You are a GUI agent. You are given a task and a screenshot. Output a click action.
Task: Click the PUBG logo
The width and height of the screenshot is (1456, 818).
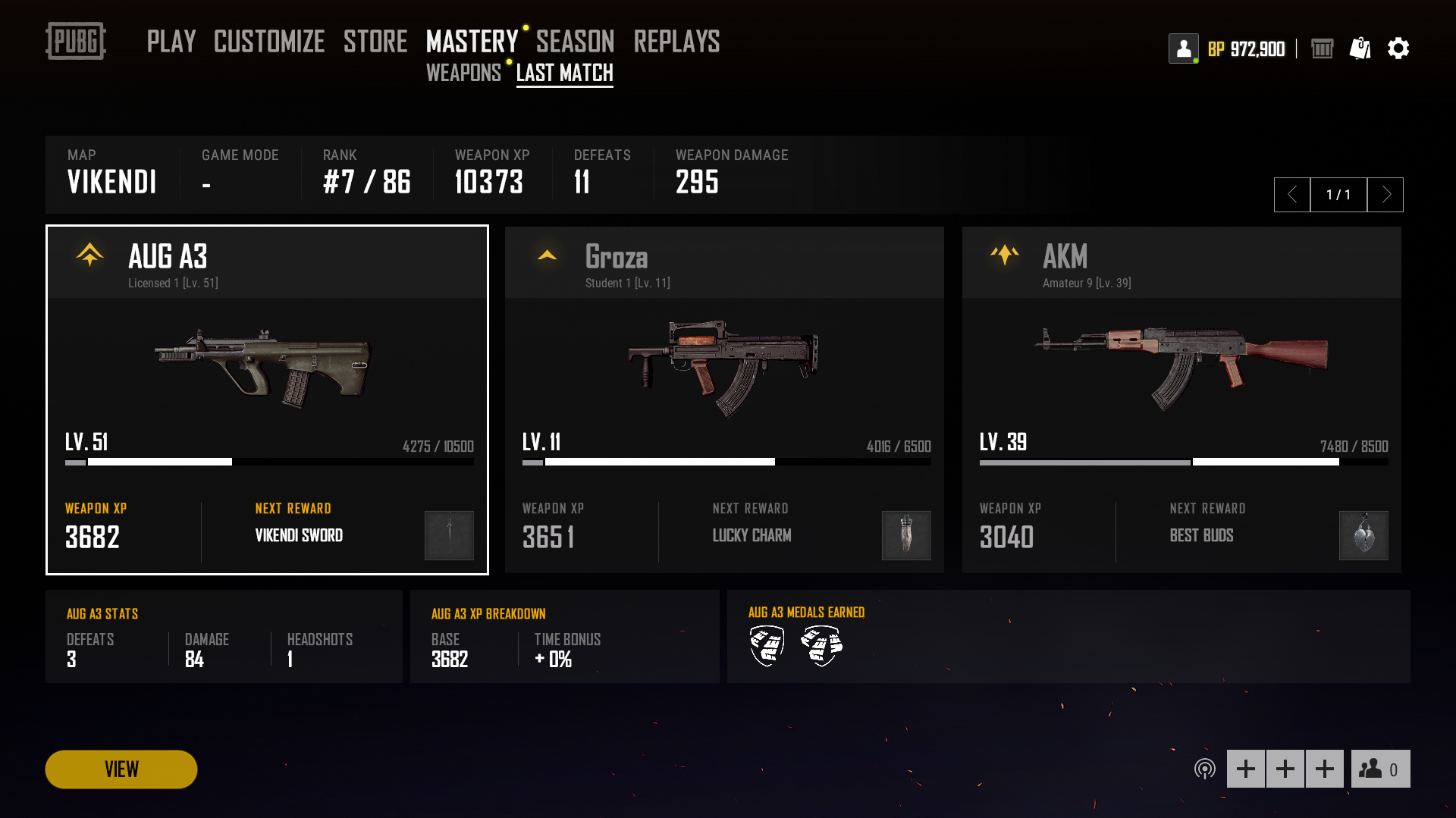click(x=76, y=41)
